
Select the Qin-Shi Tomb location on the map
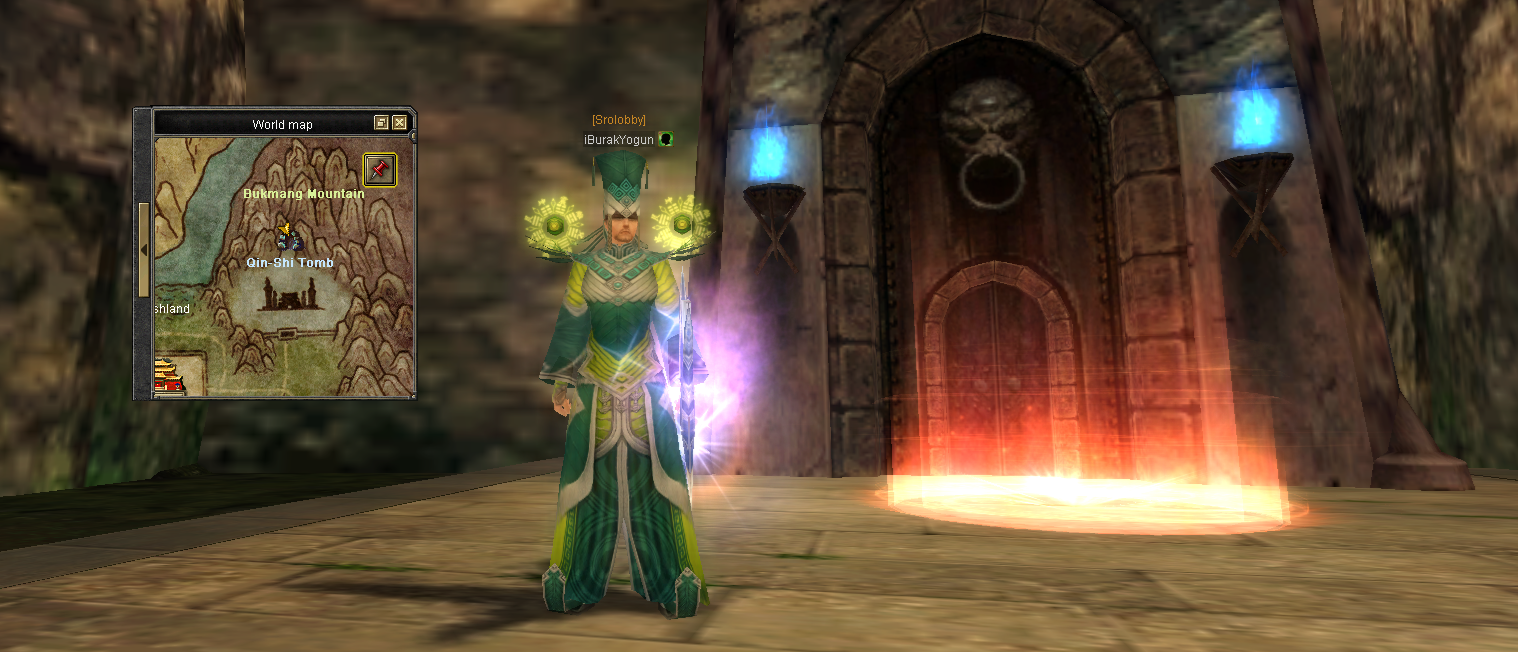click(x=289, y=263)
